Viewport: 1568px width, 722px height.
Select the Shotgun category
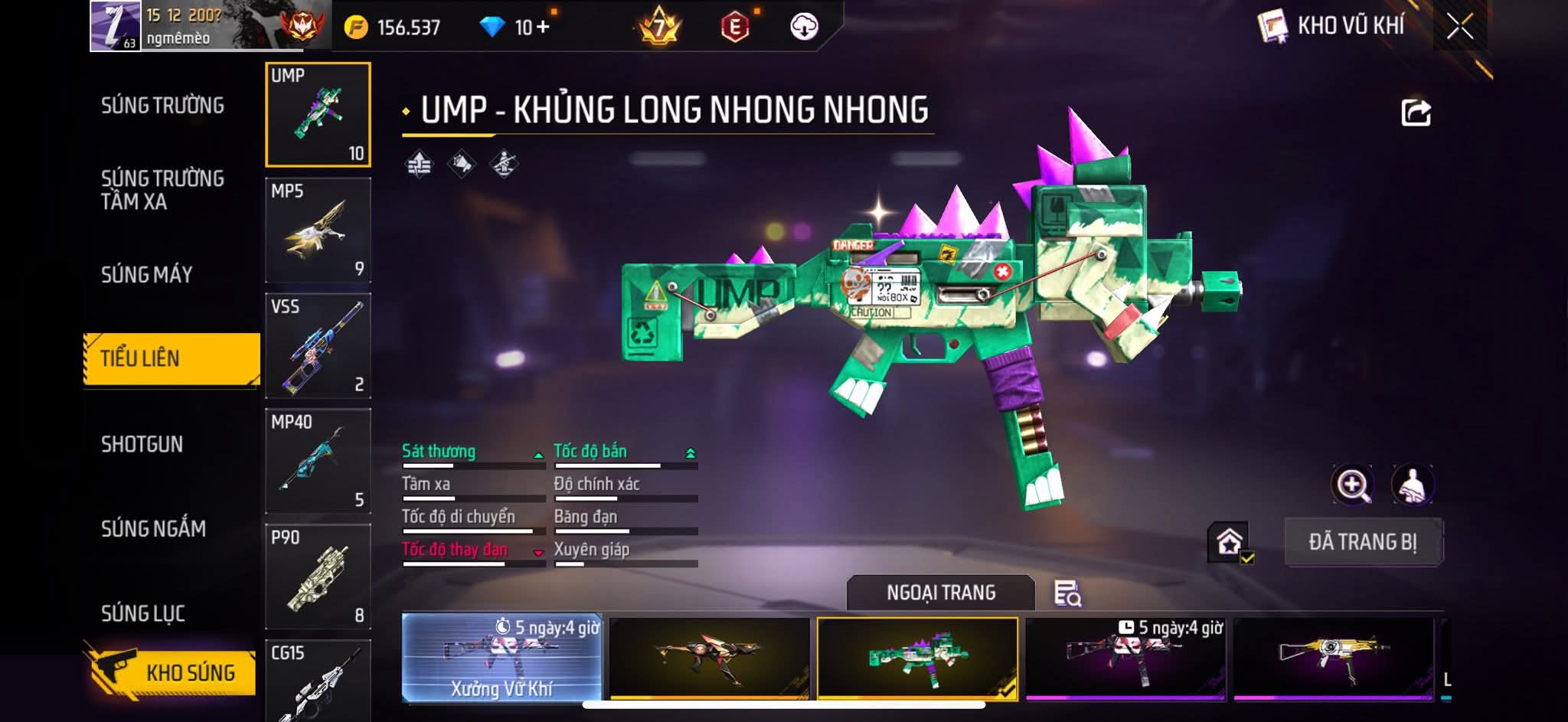click(142, 445)
